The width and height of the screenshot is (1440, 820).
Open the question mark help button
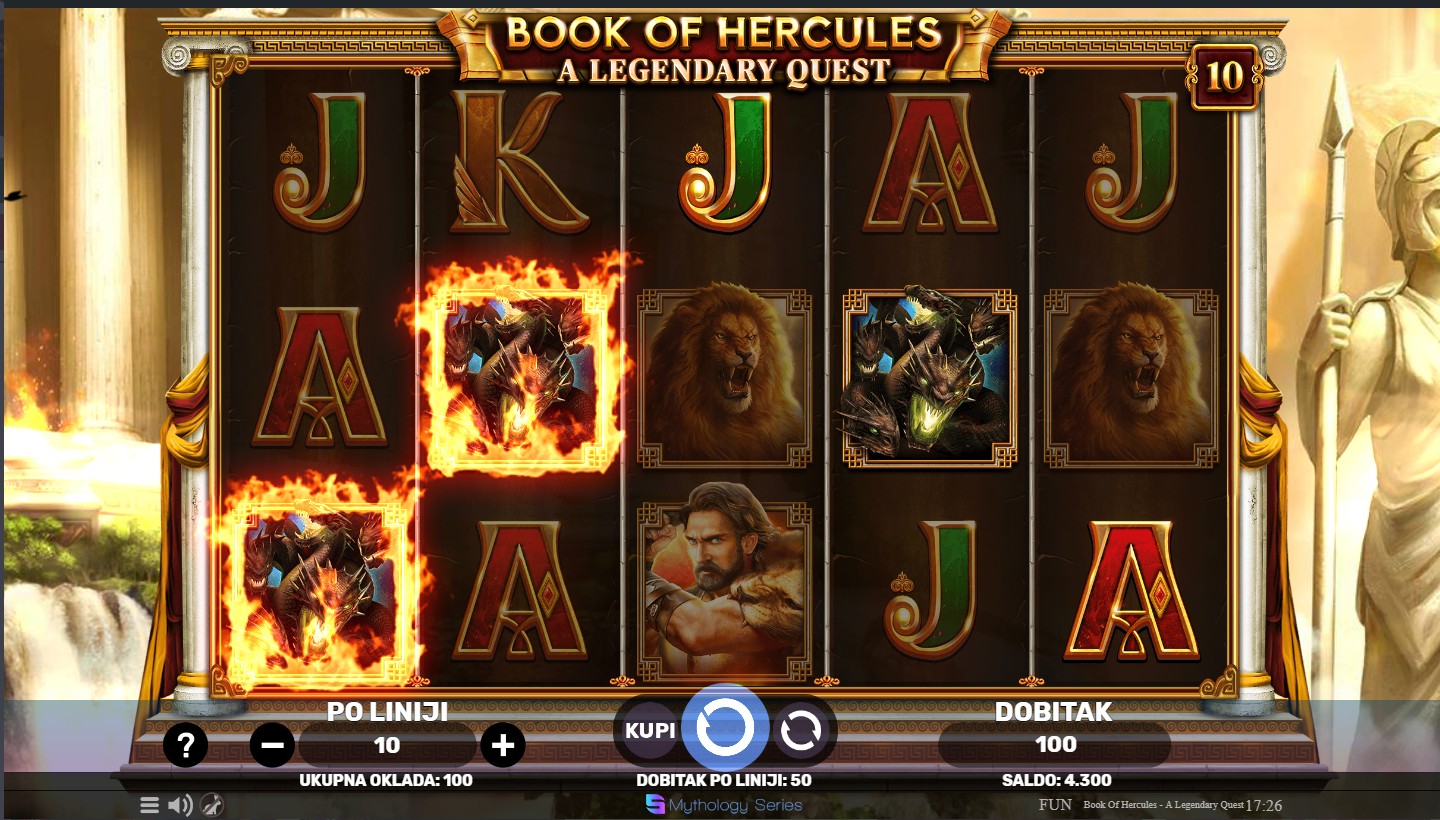coord(186,745)
